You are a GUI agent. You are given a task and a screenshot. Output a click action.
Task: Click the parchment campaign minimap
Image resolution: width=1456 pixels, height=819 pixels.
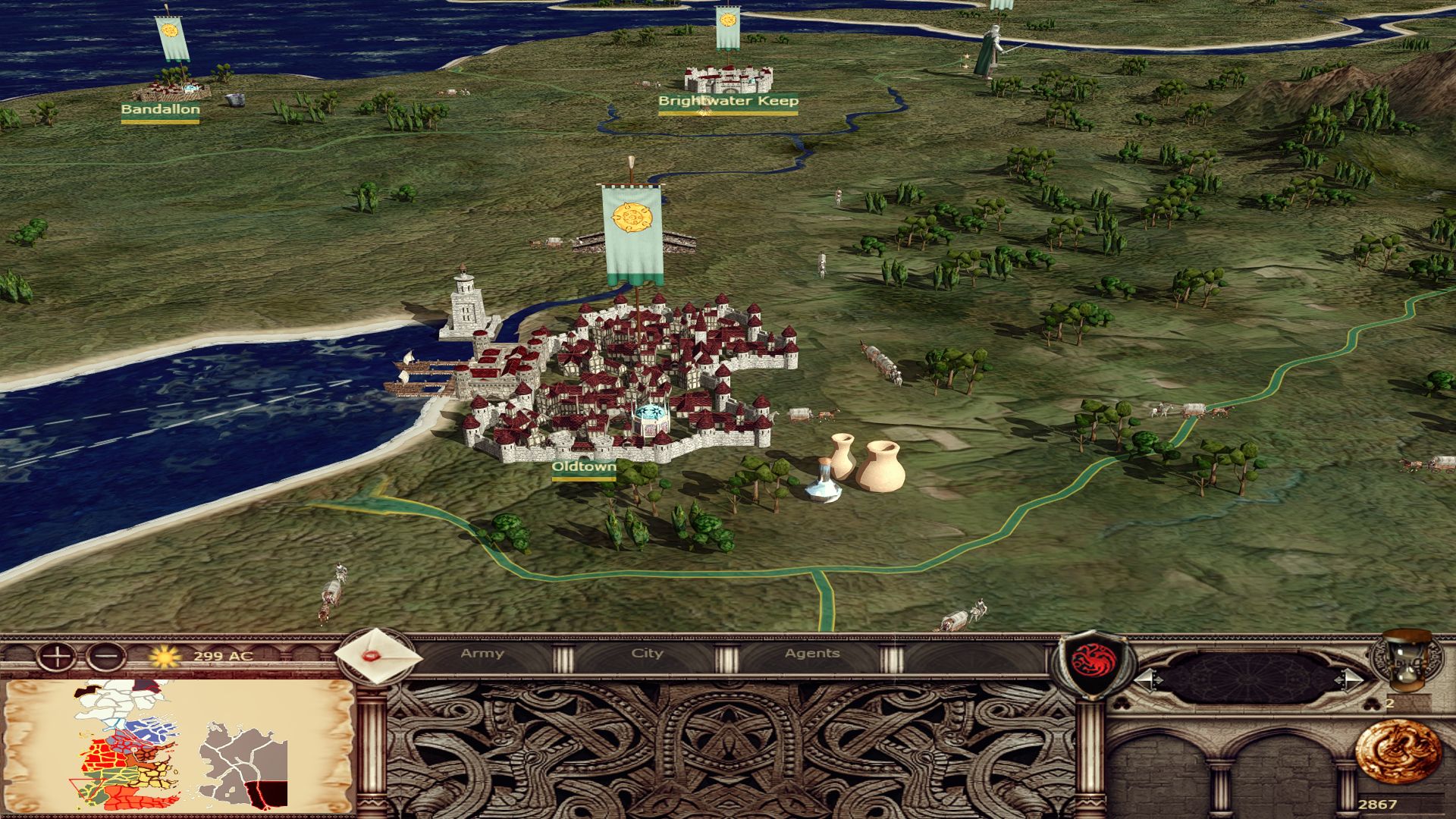179,747
